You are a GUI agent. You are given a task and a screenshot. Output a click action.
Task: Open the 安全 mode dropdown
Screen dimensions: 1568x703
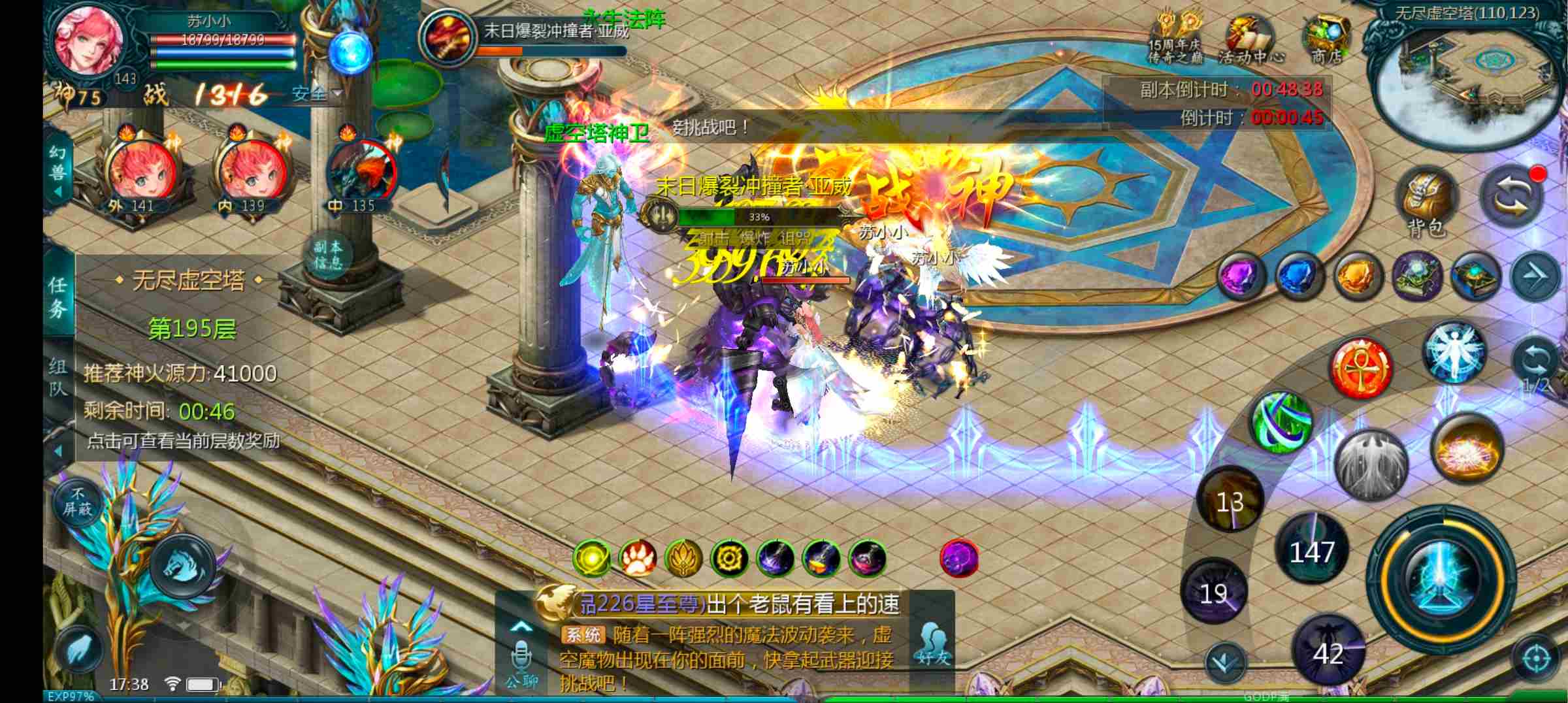(318, 94)
